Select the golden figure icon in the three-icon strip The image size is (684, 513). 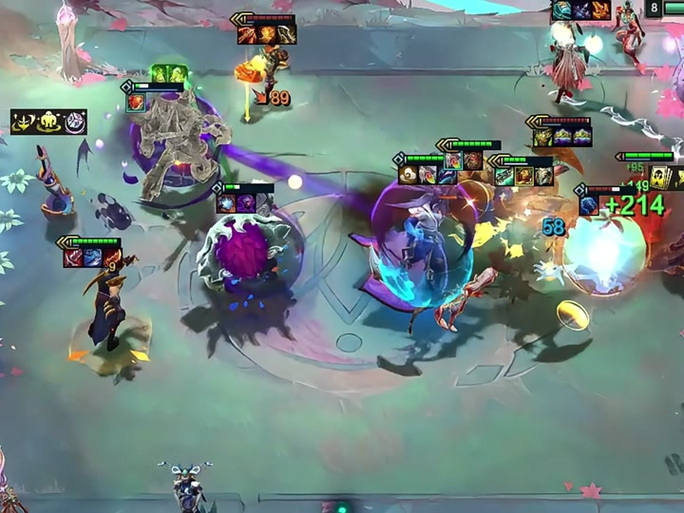point(48,122)
